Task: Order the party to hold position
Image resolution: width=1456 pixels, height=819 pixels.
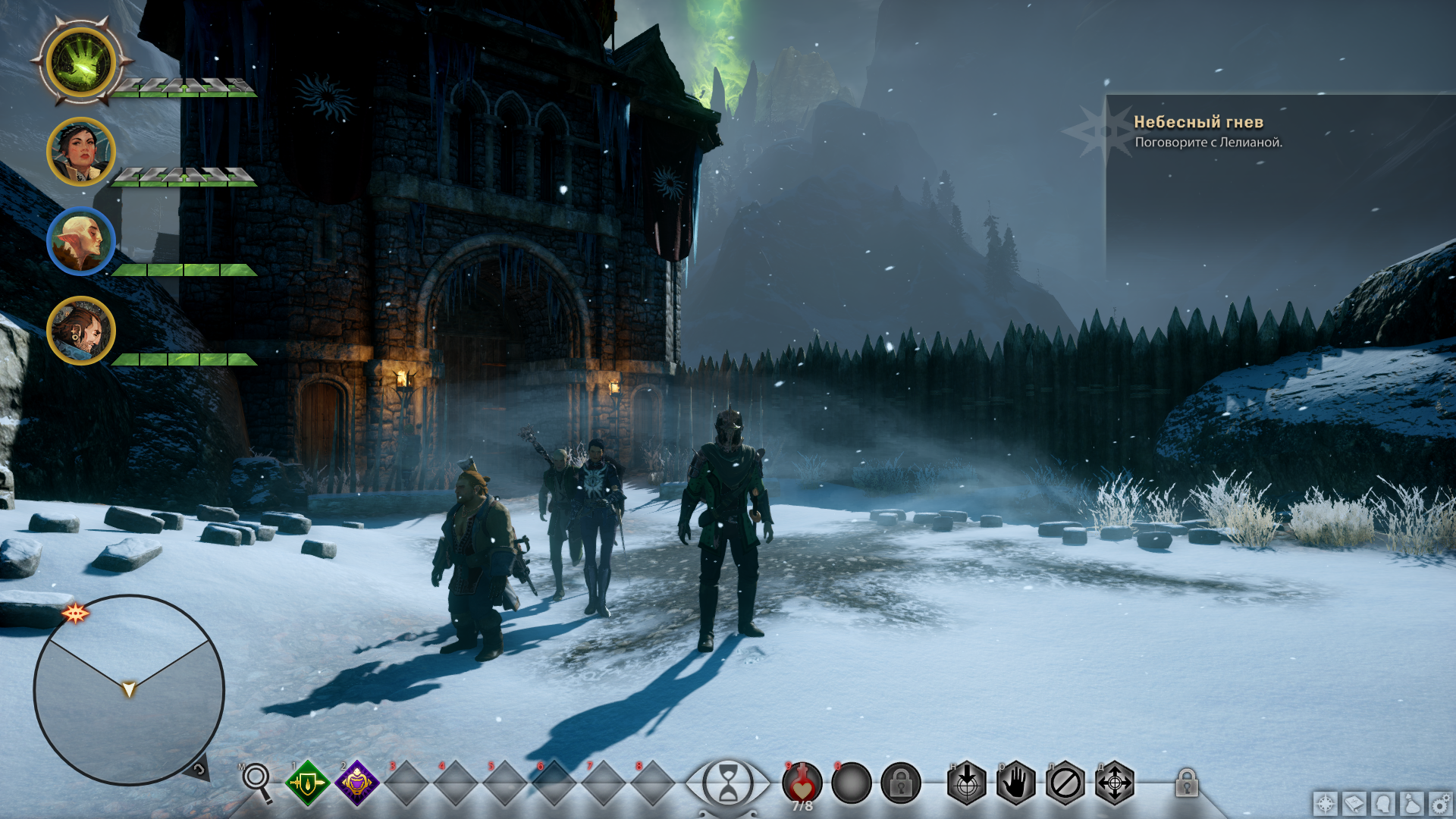Action: click(1016, 783)
